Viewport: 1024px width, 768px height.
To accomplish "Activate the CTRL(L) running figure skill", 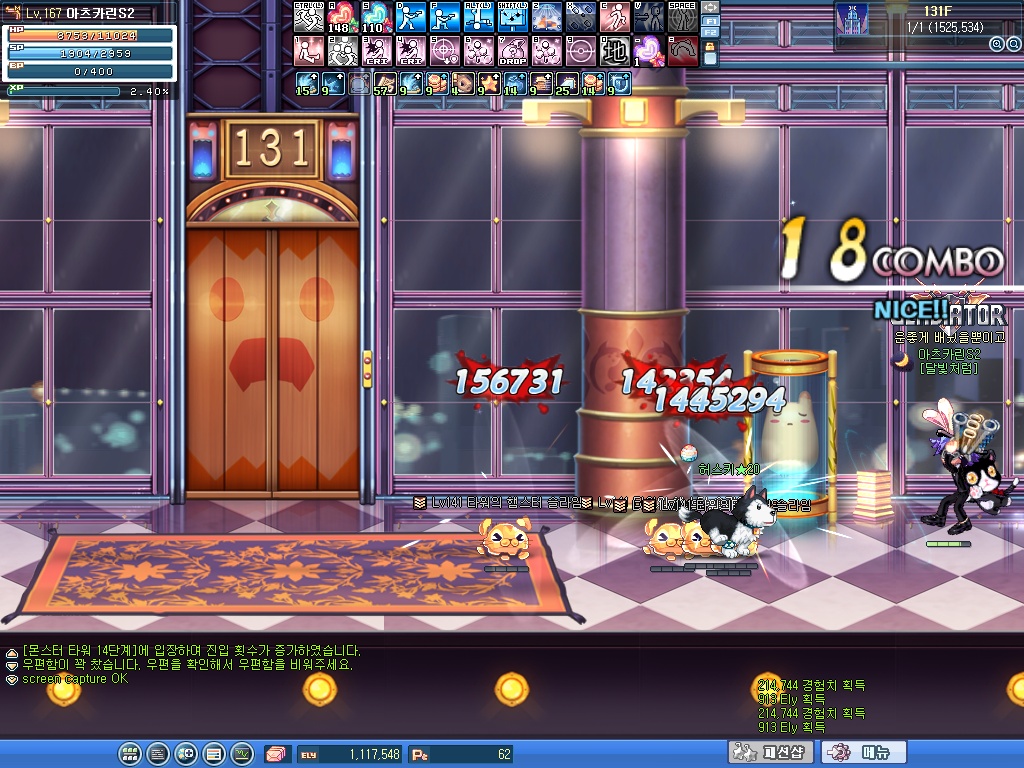I will (308, 17).
